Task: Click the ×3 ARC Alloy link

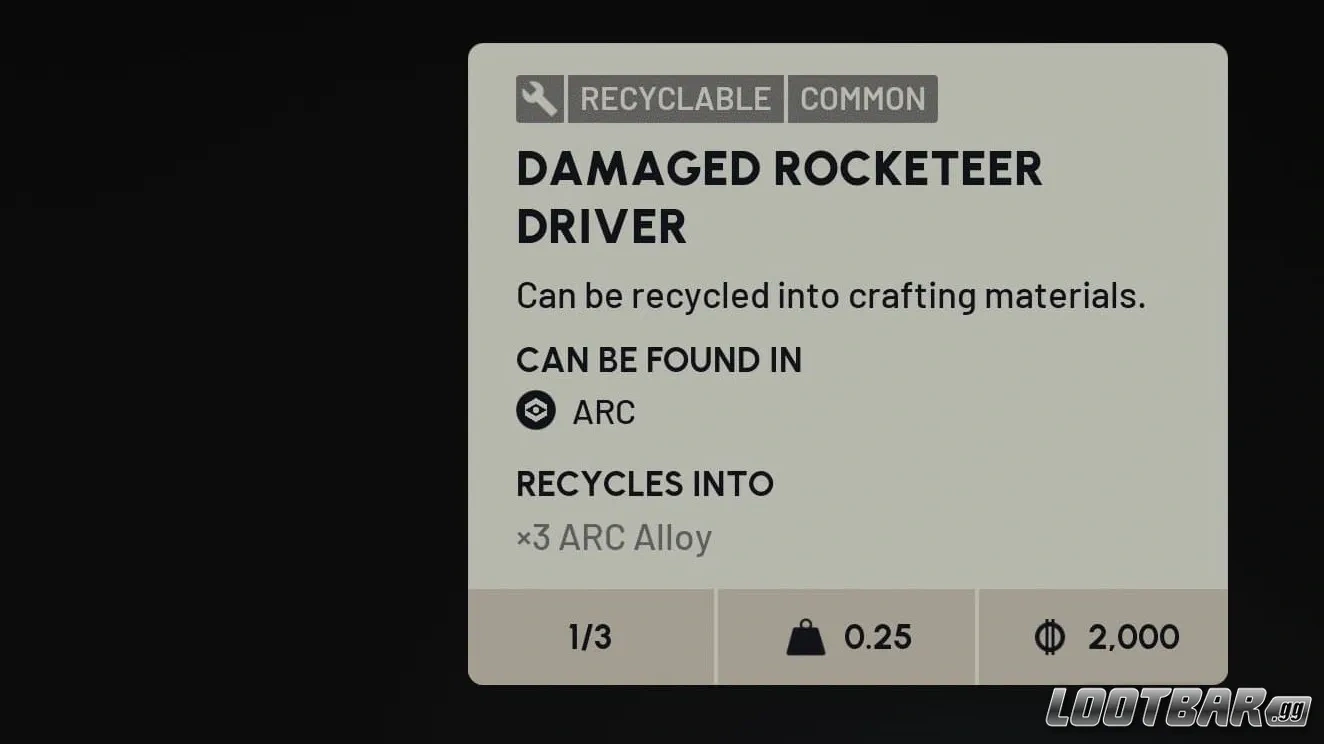Action: coord(613,537)
